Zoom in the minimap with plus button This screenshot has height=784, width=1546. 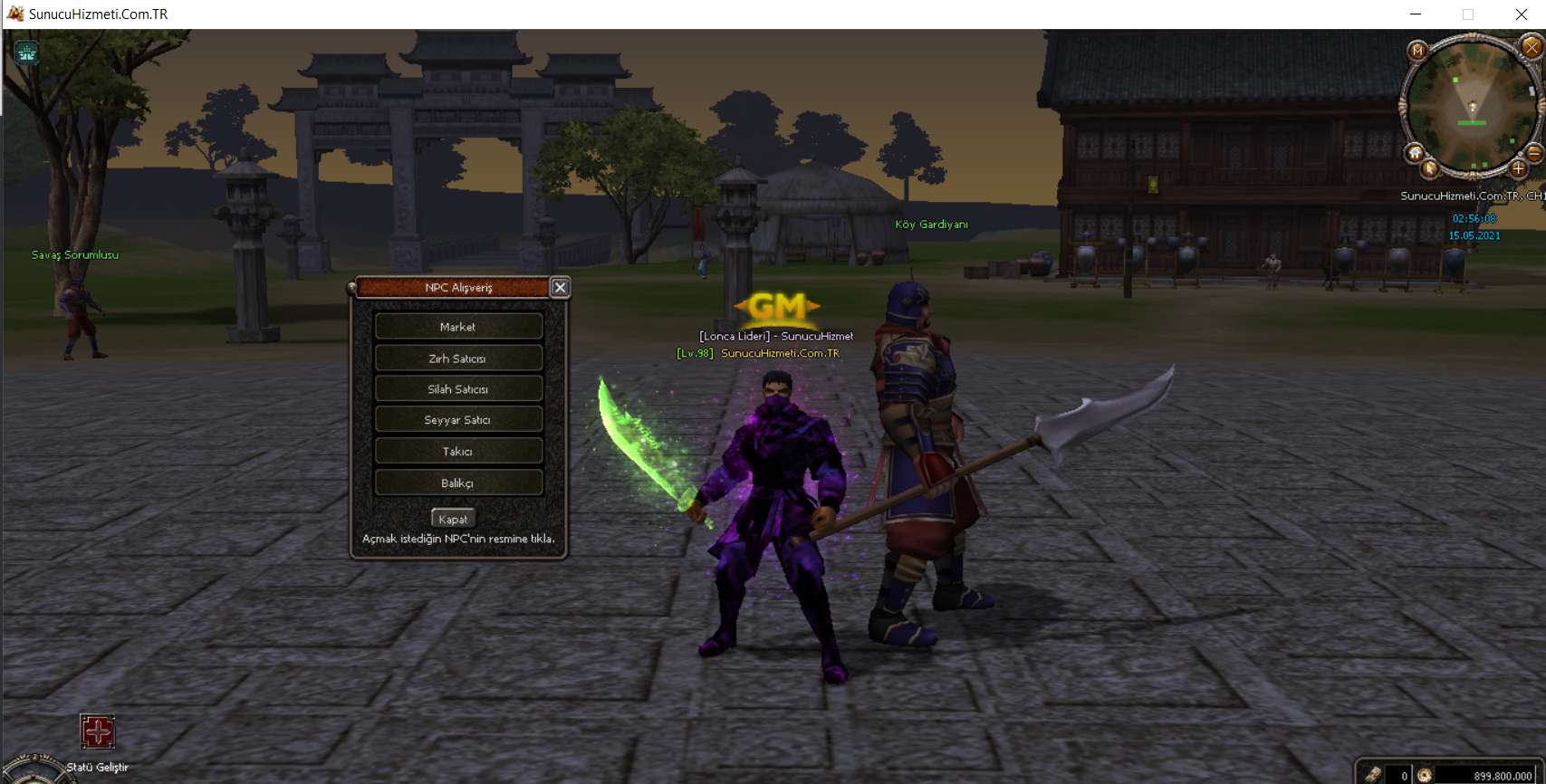(x=1519, y=168)
